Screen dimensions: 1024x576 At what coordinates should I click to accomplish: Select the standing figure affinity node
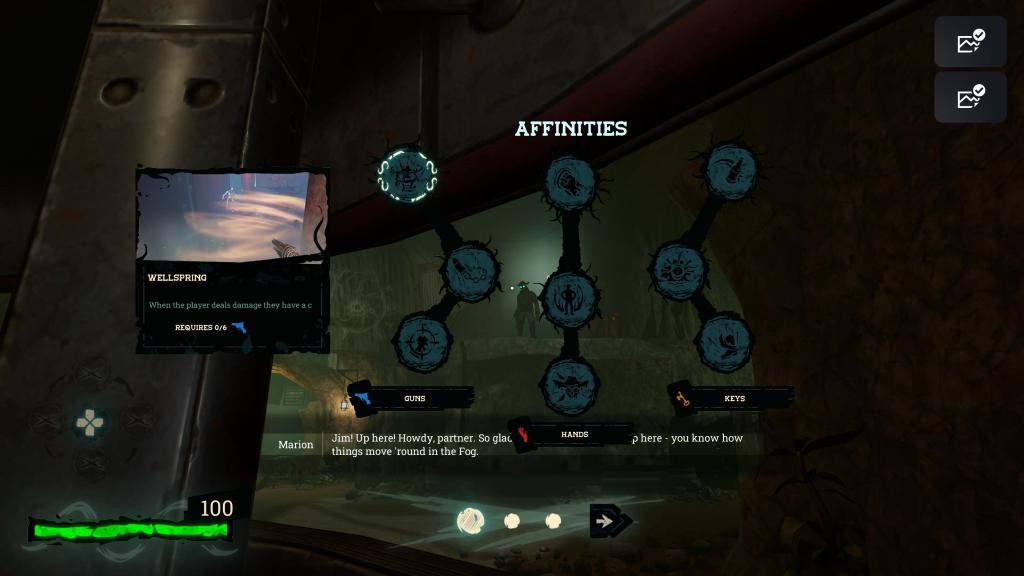(x=570, y=298)
